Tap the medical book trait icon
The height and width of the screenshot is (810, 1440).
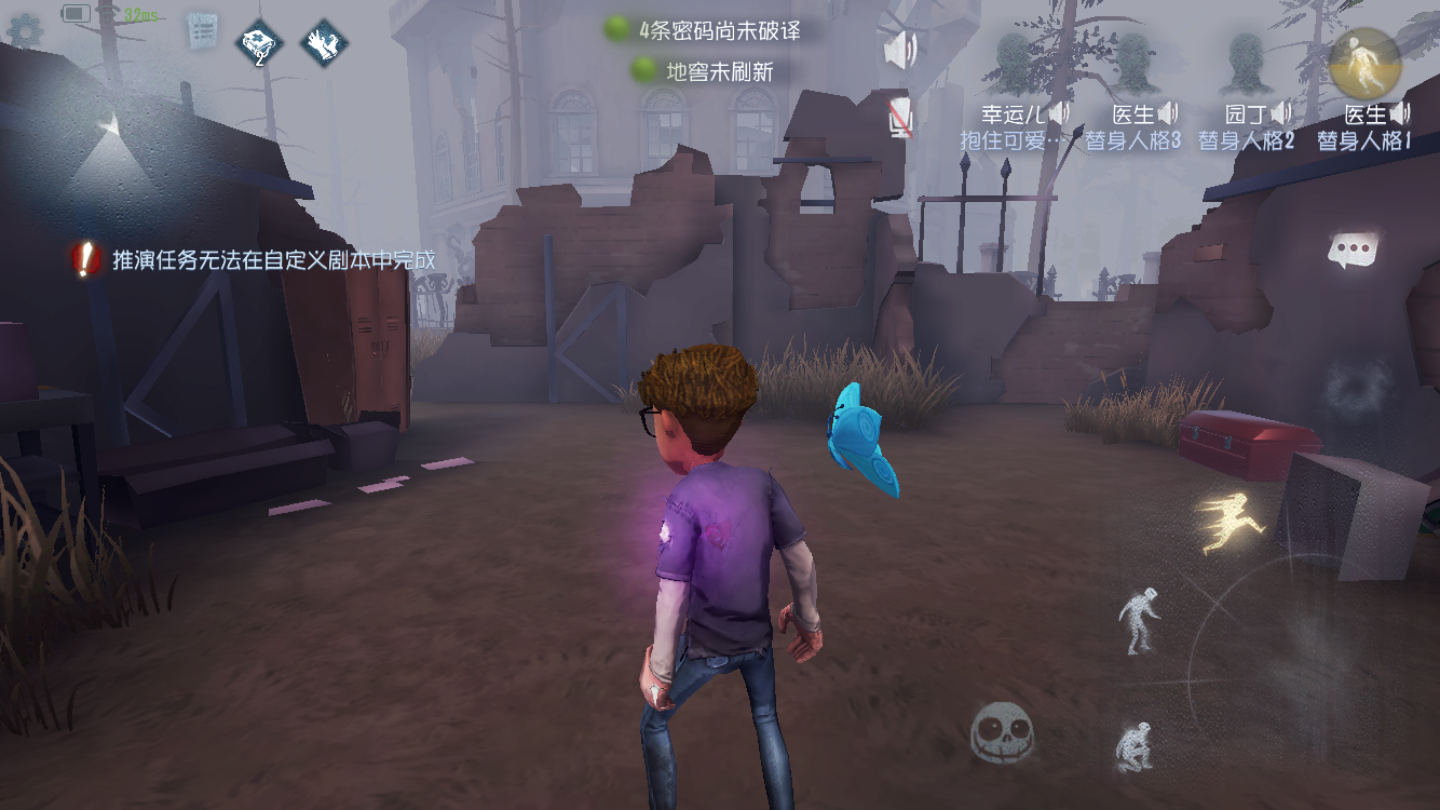[259, 43]
